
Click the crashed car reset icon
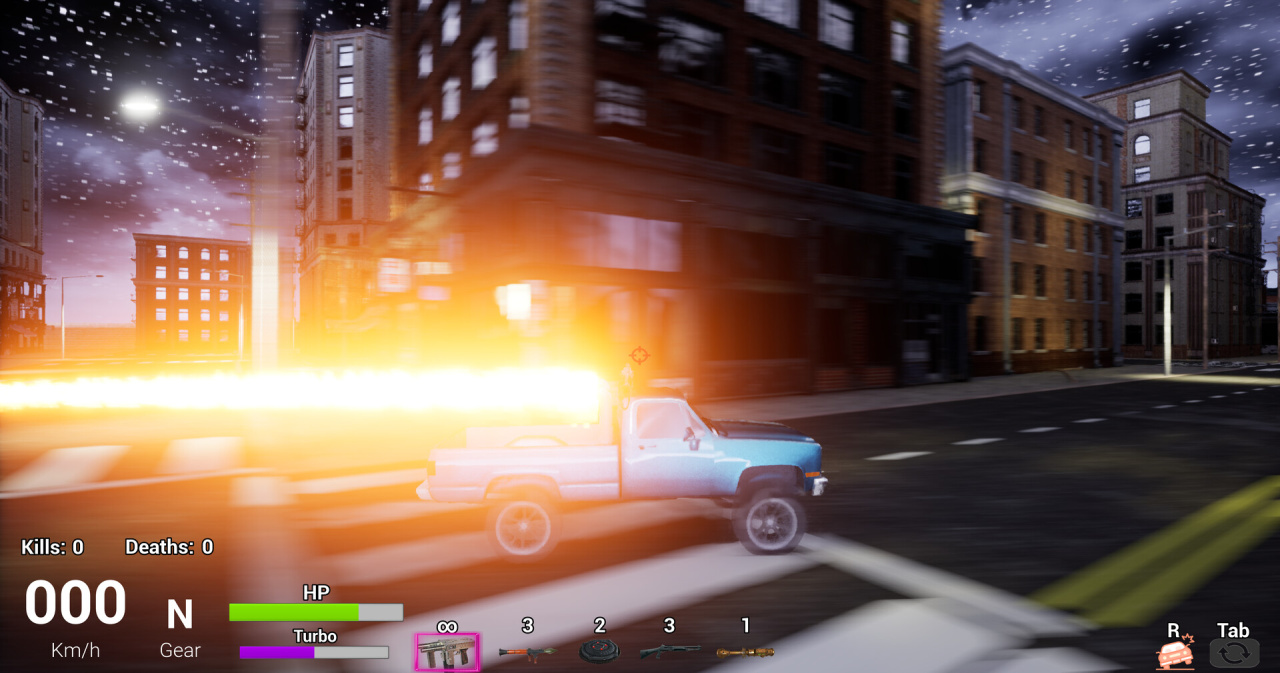tap(1175, 654)
